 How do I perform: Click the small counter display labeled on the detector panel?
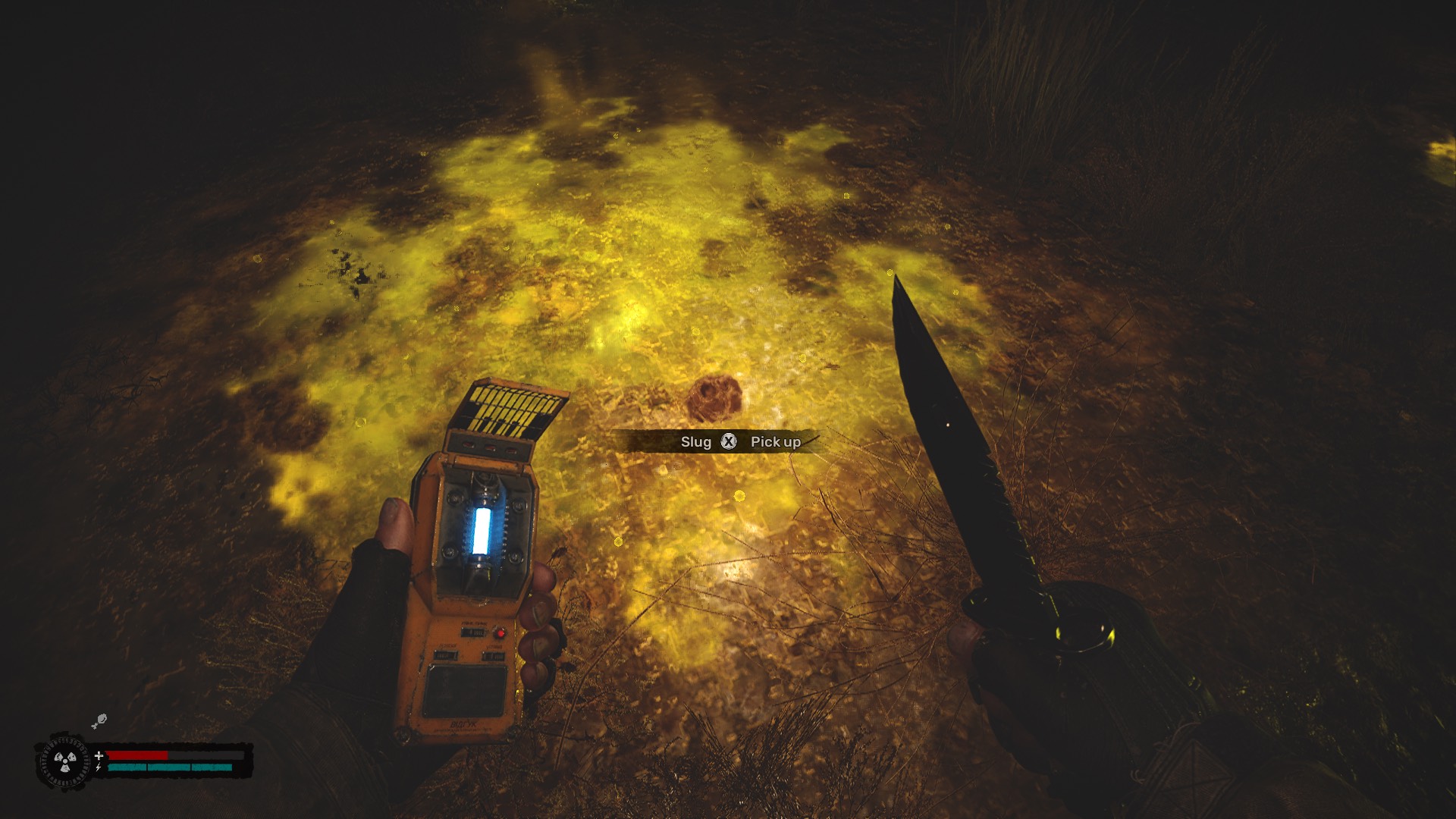coord(472,632)
